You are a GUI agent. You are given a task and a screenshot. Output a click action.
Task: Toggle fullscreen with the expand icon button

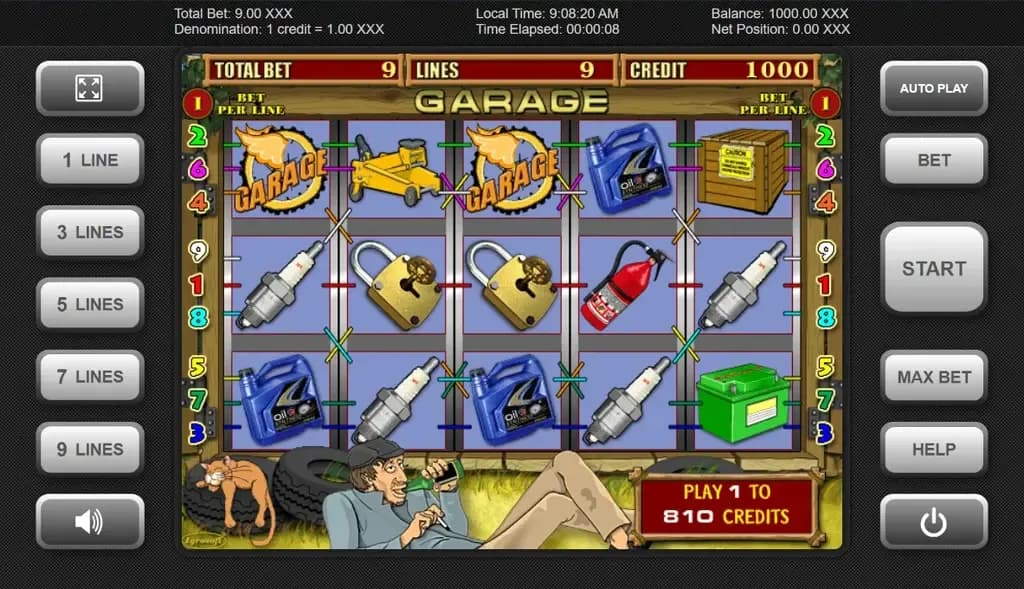click(x=89, y=88)
